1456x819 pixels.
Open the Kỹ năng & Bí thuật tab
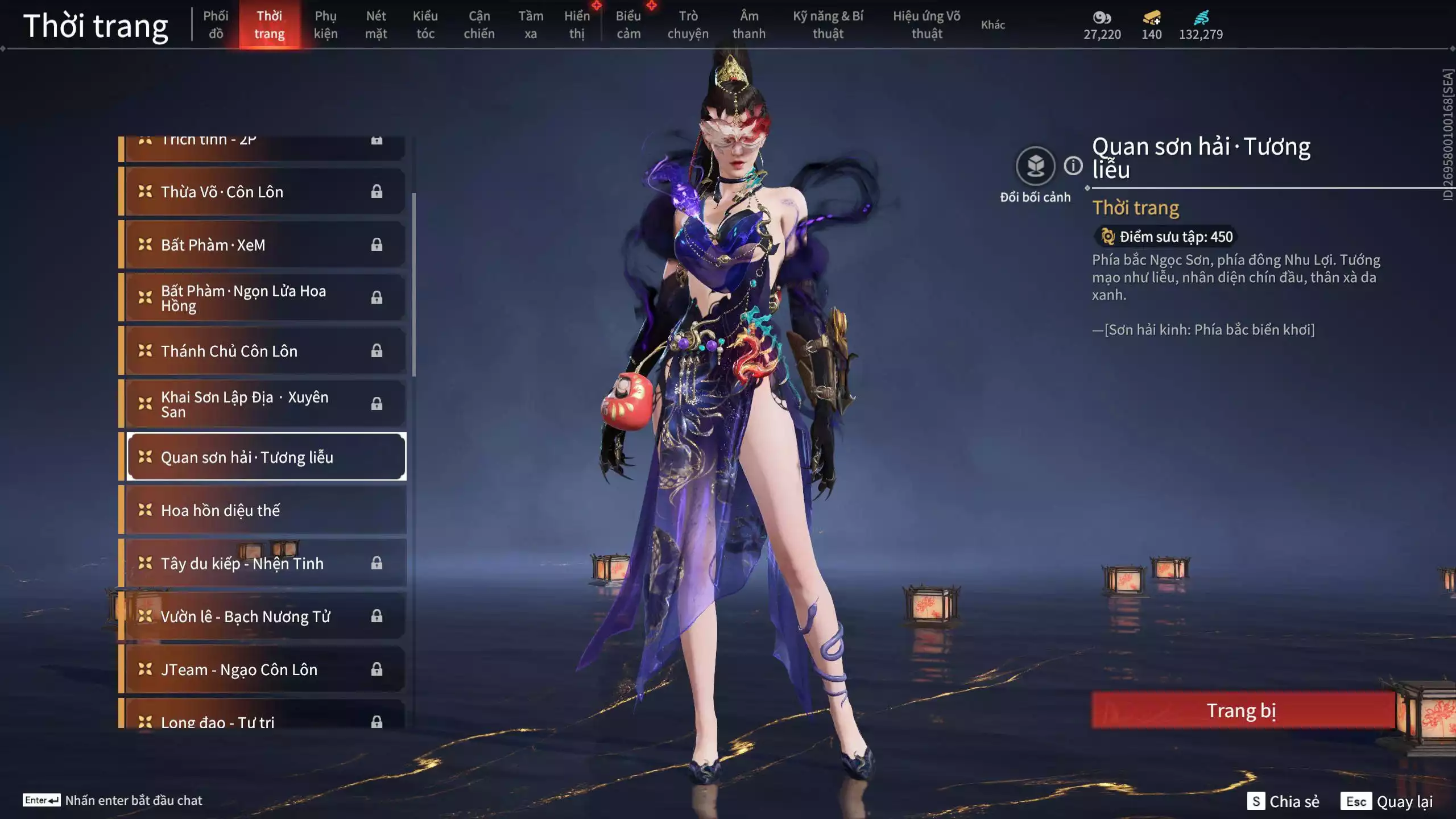[829, 25]
